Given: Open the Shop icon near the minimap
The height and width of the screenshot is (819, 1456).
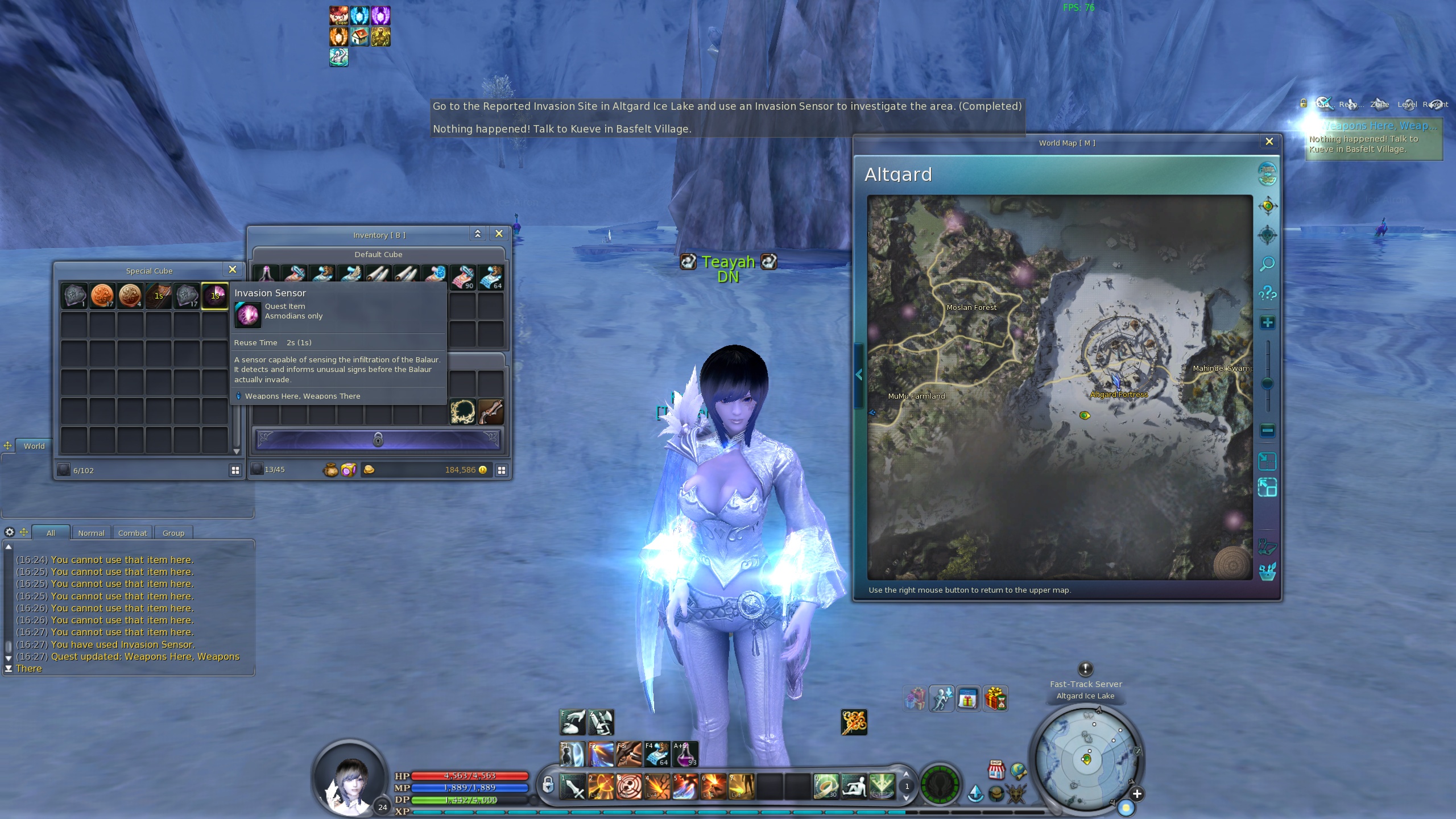Looking at the screenshot, I should [996, 770].
